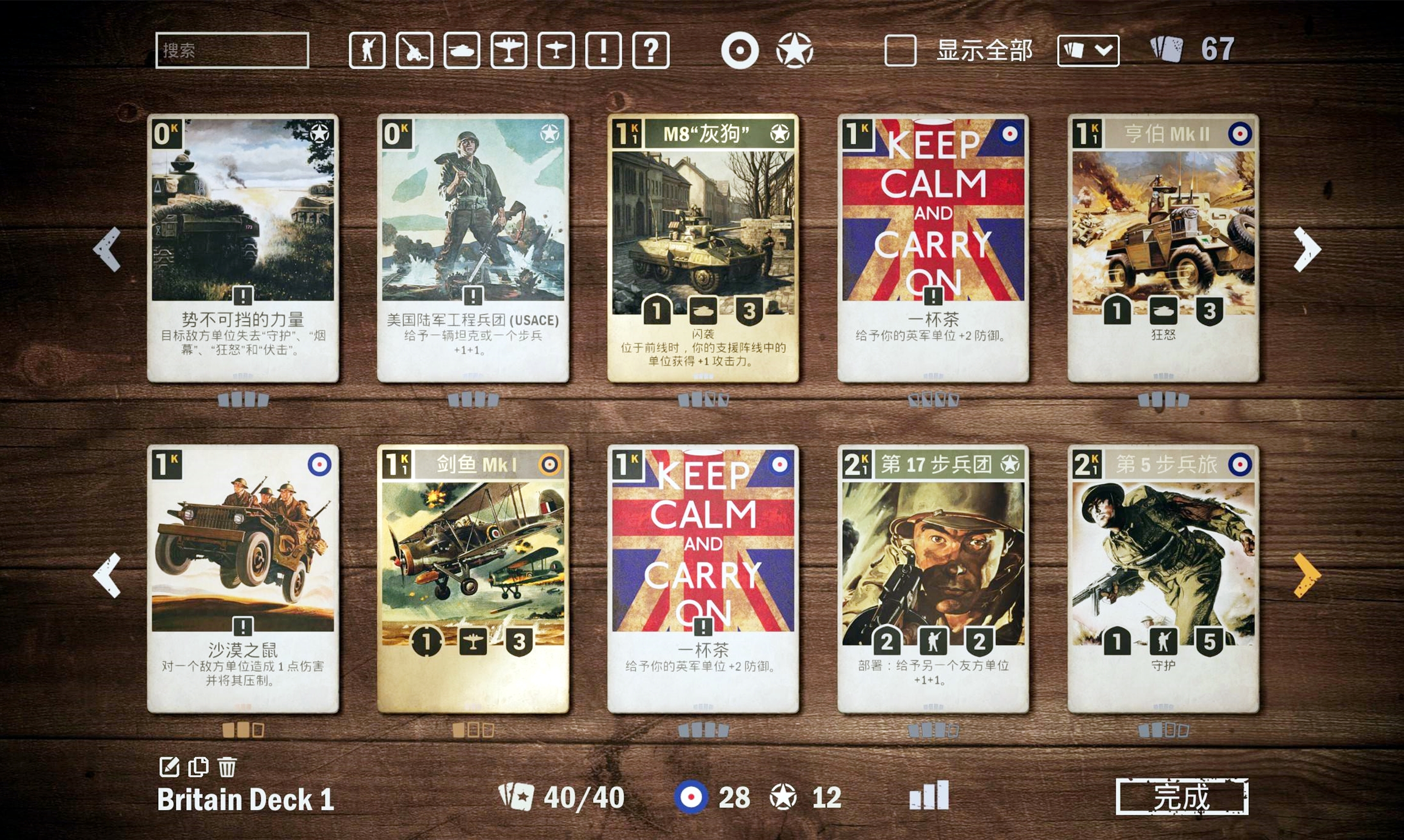Filter cards by tank type

click(x=462, y=50)
